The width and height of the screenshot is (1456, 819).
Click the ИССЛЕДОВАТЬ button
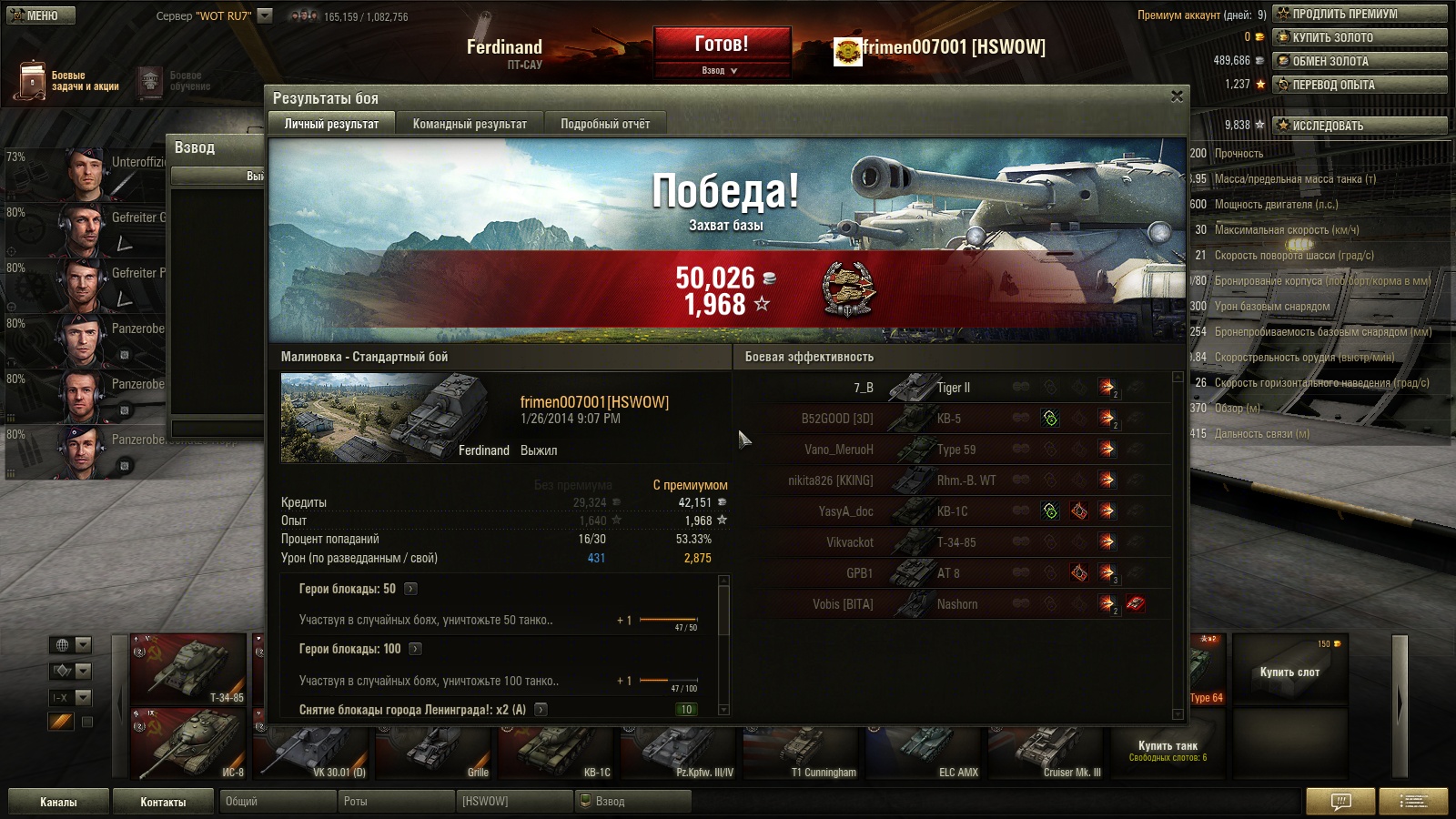pos(1360,126)
